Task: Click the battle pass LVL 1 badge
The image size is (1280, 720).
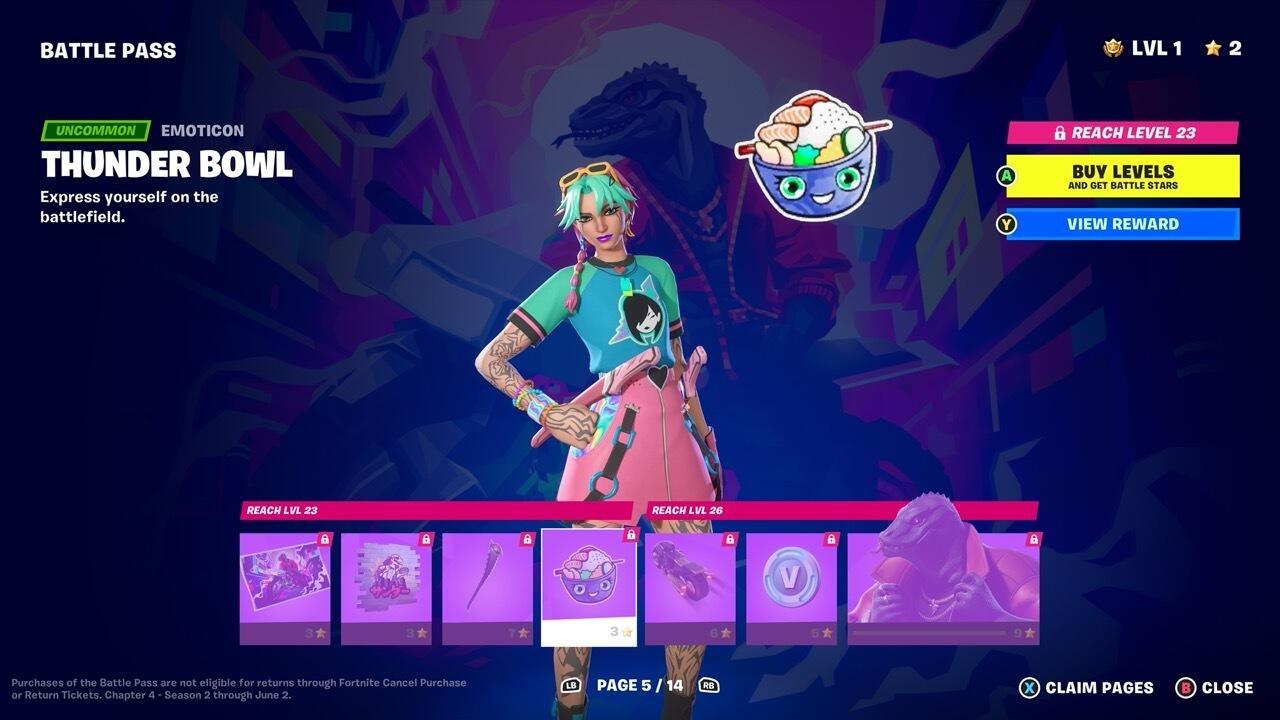Action: 1139,45
